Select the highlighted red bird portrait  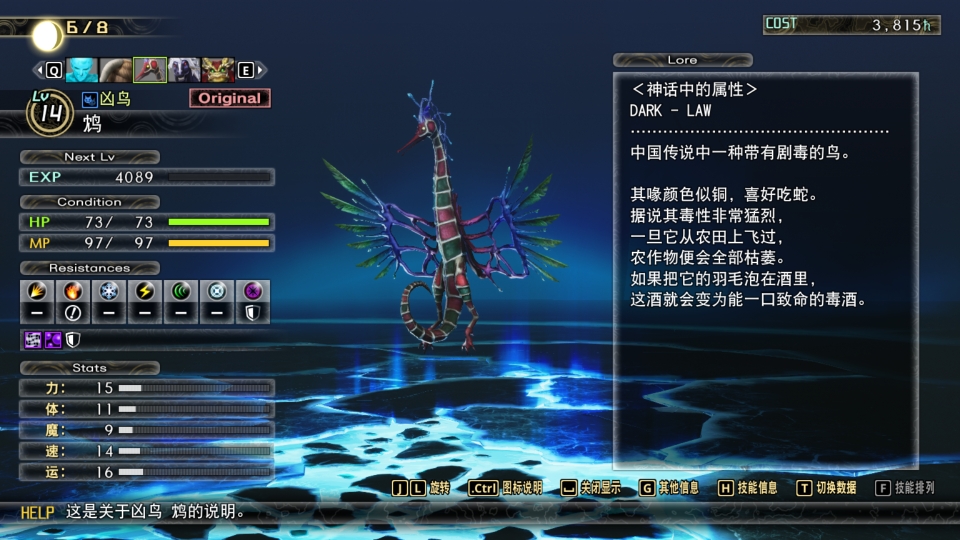tap(150, 70)
